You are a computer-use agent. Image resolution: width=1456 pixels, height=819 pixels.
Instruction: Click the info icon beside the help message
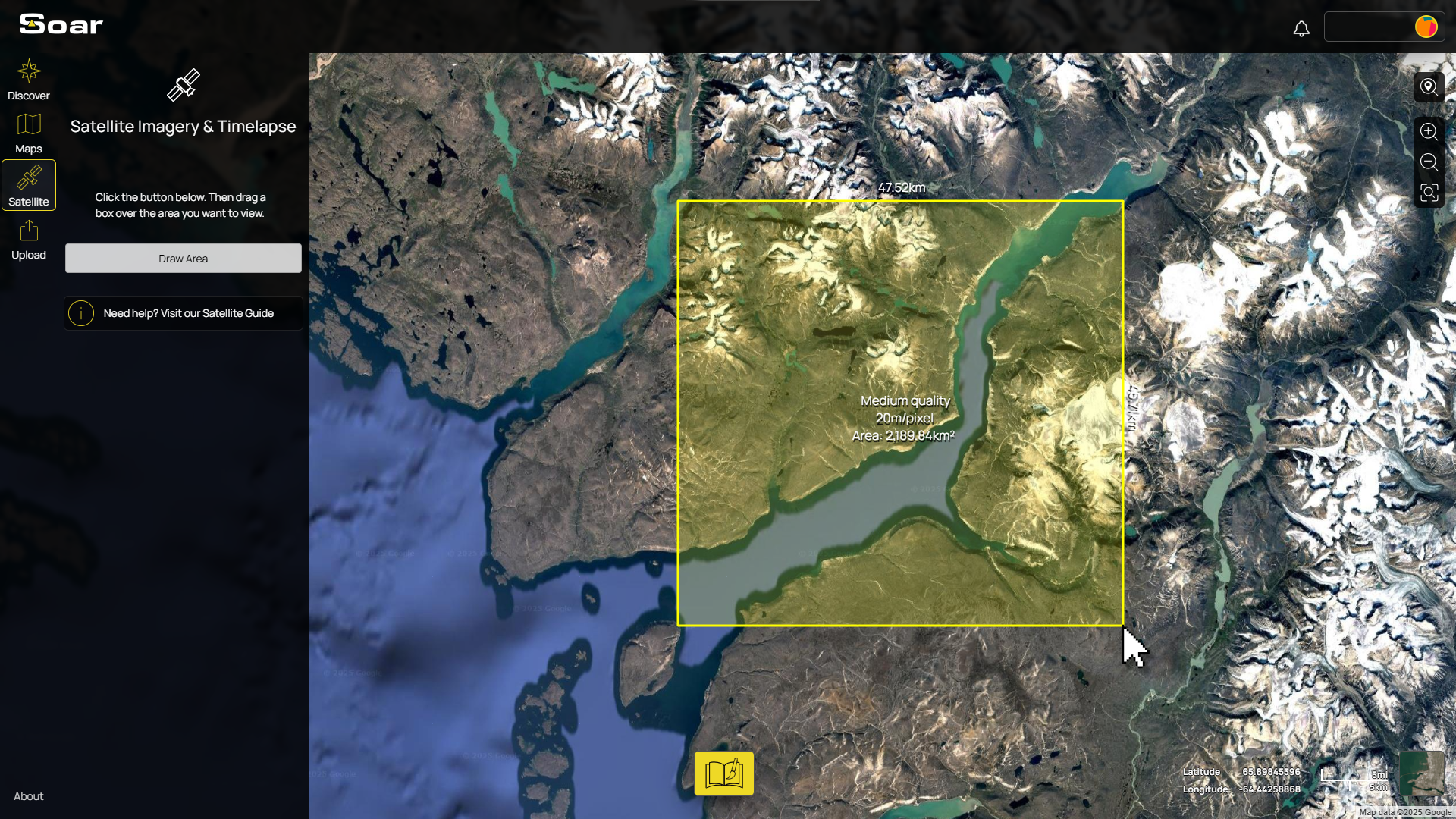coord(80,313)
